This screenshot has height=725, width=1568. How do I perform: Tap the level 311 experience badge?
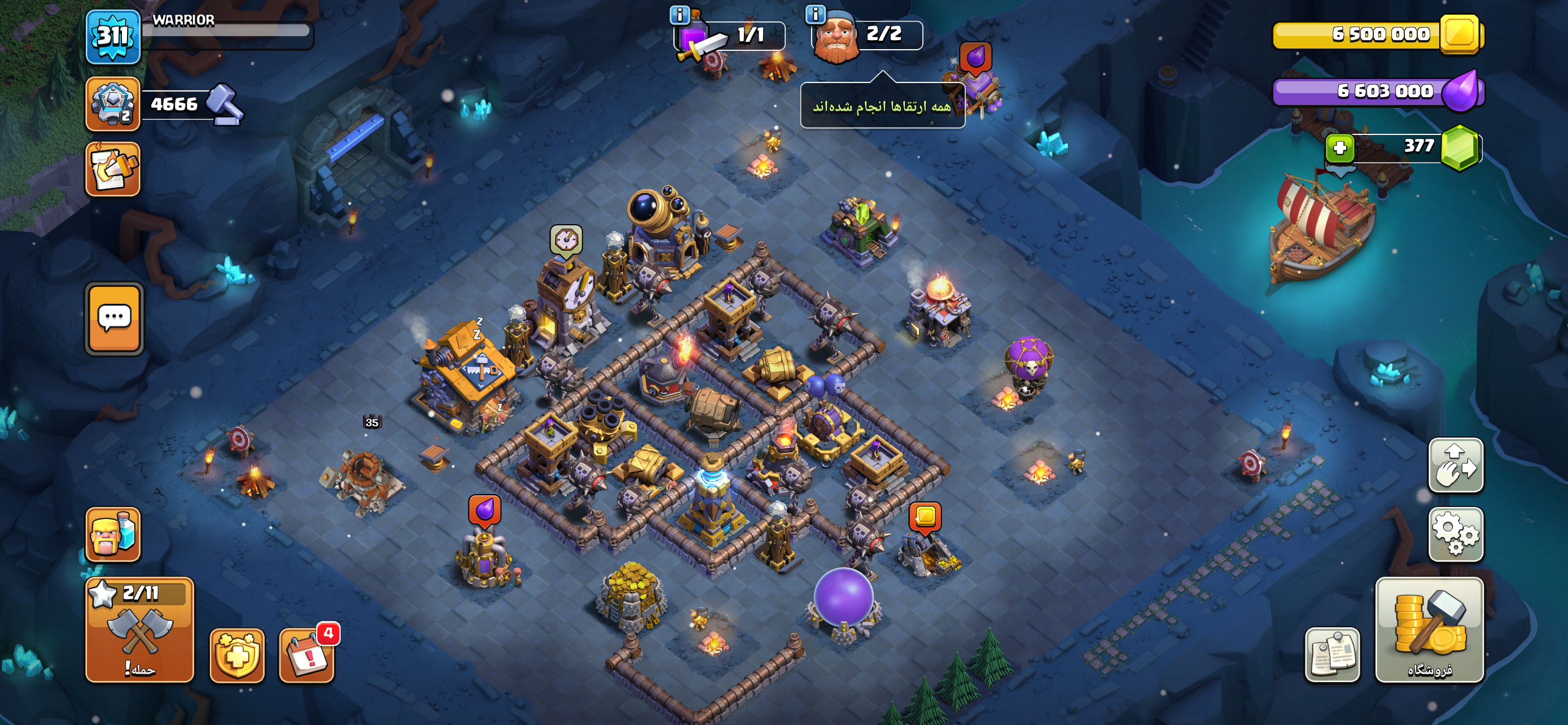tap(113, 37)
